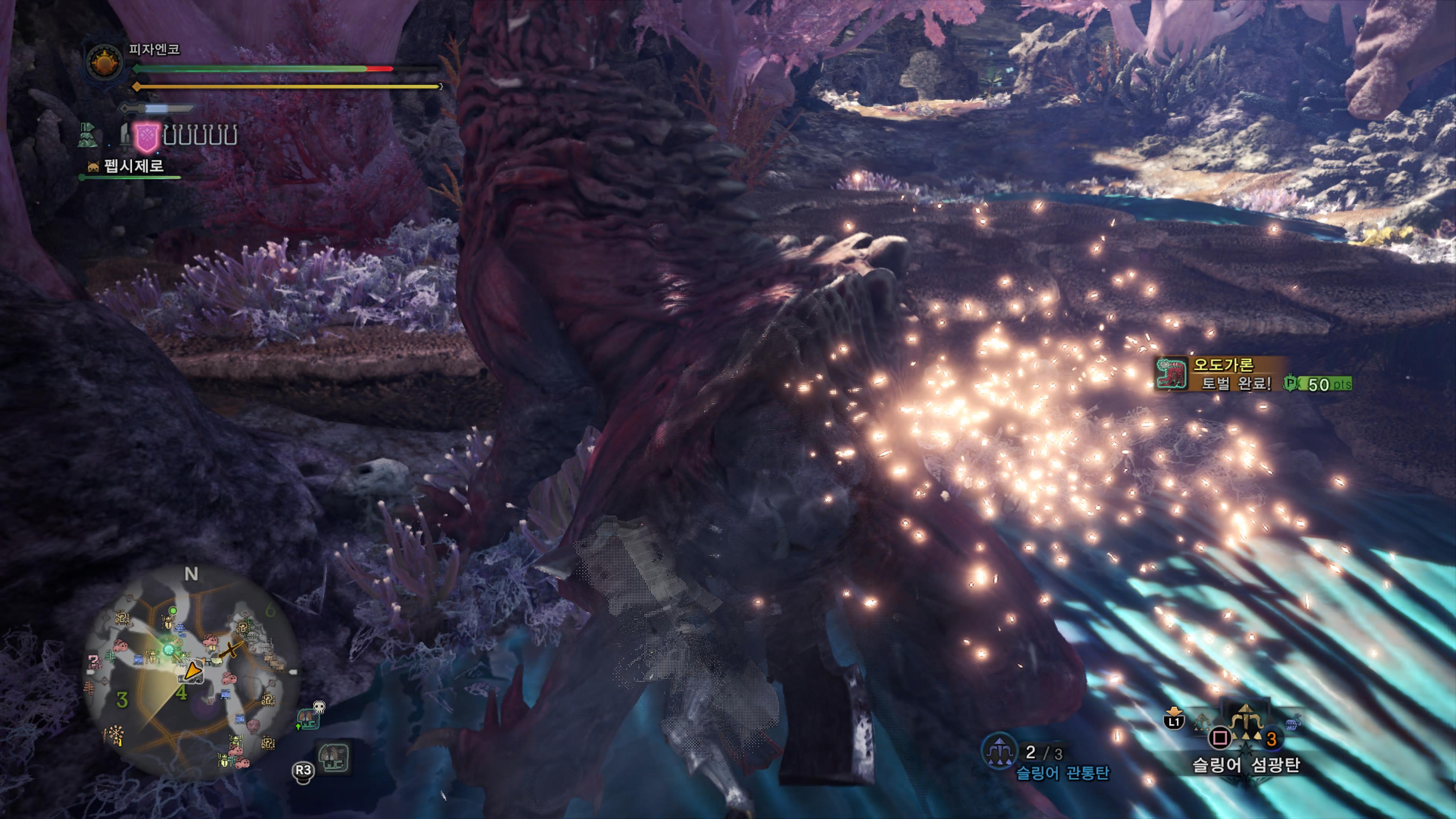The image size is (1456, 819).
Task: Click the pink shield buff icon
Action: (146, 137)
